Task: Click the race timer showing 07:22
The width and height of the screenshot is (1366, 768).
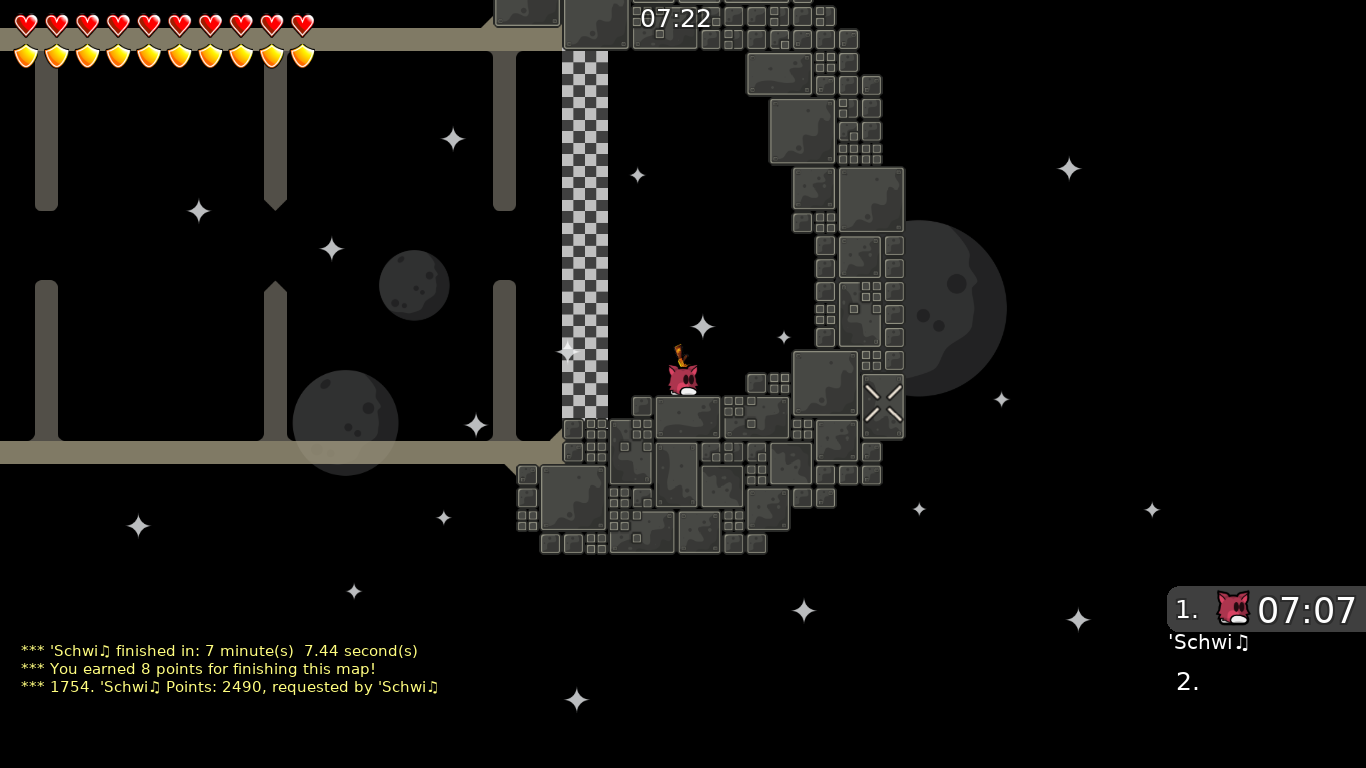Action: click(x=677, y=18)
